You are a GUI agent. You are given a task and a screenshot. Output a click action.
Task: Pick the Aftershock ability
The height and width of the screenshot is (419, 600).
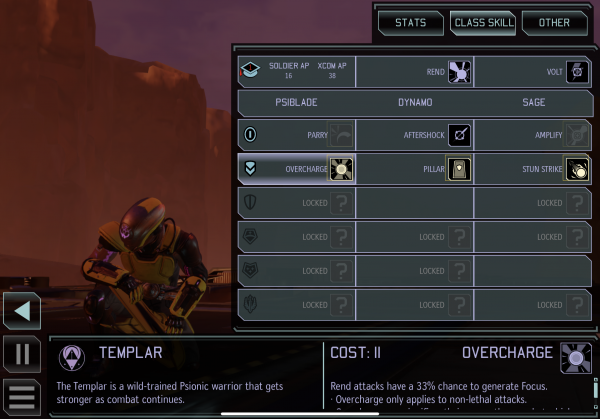[414, 135]
